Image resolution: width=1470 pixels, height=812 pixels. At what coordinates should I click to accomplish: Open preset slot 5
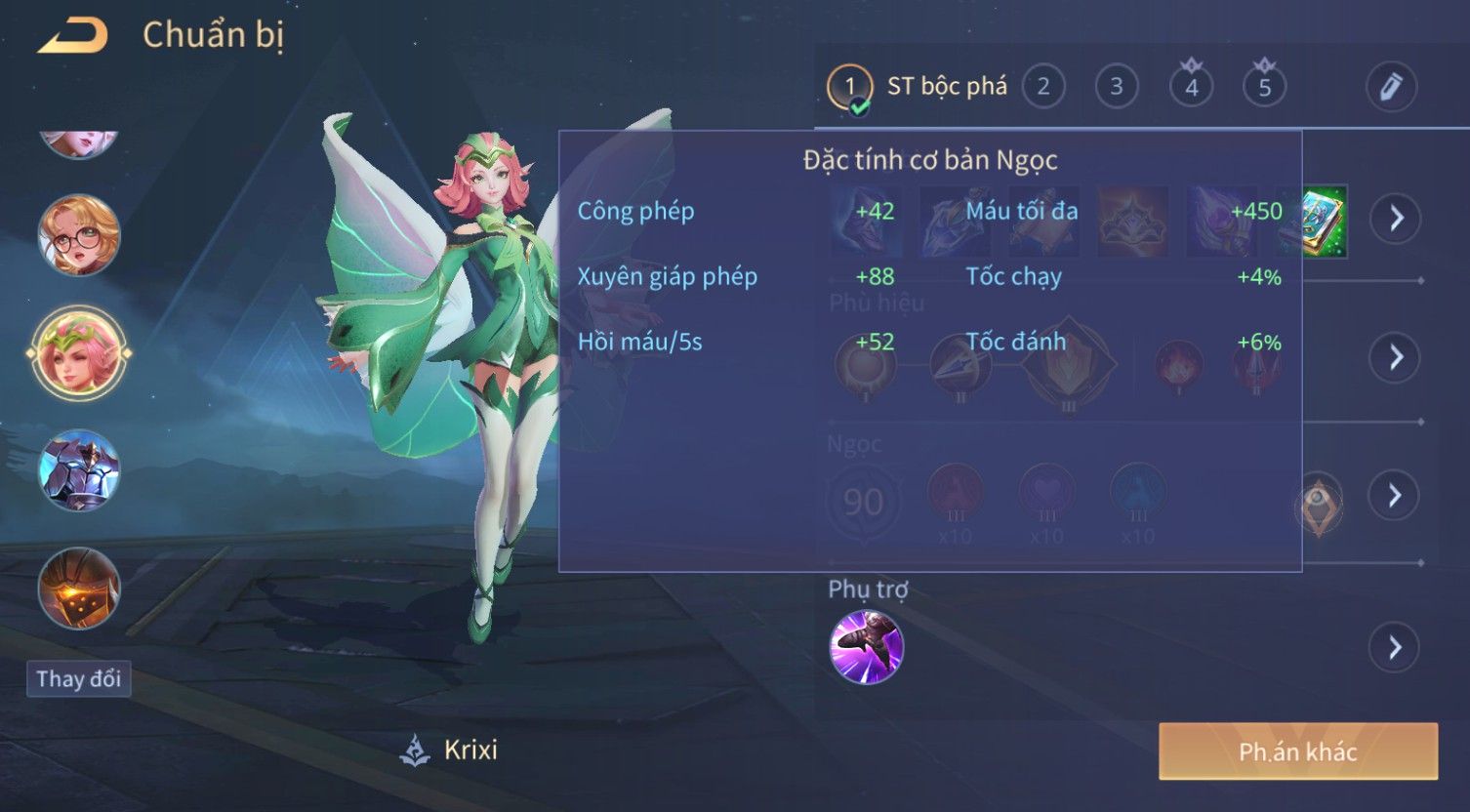pos(1264,87)
